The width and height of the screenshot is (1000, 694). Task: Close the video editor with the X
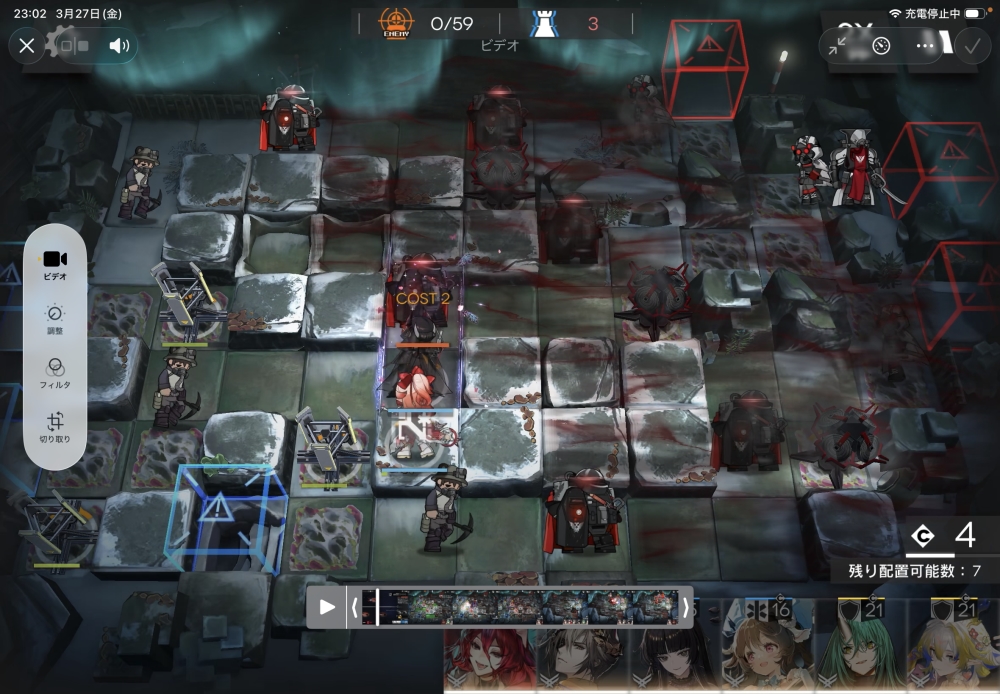pos(27,45)
